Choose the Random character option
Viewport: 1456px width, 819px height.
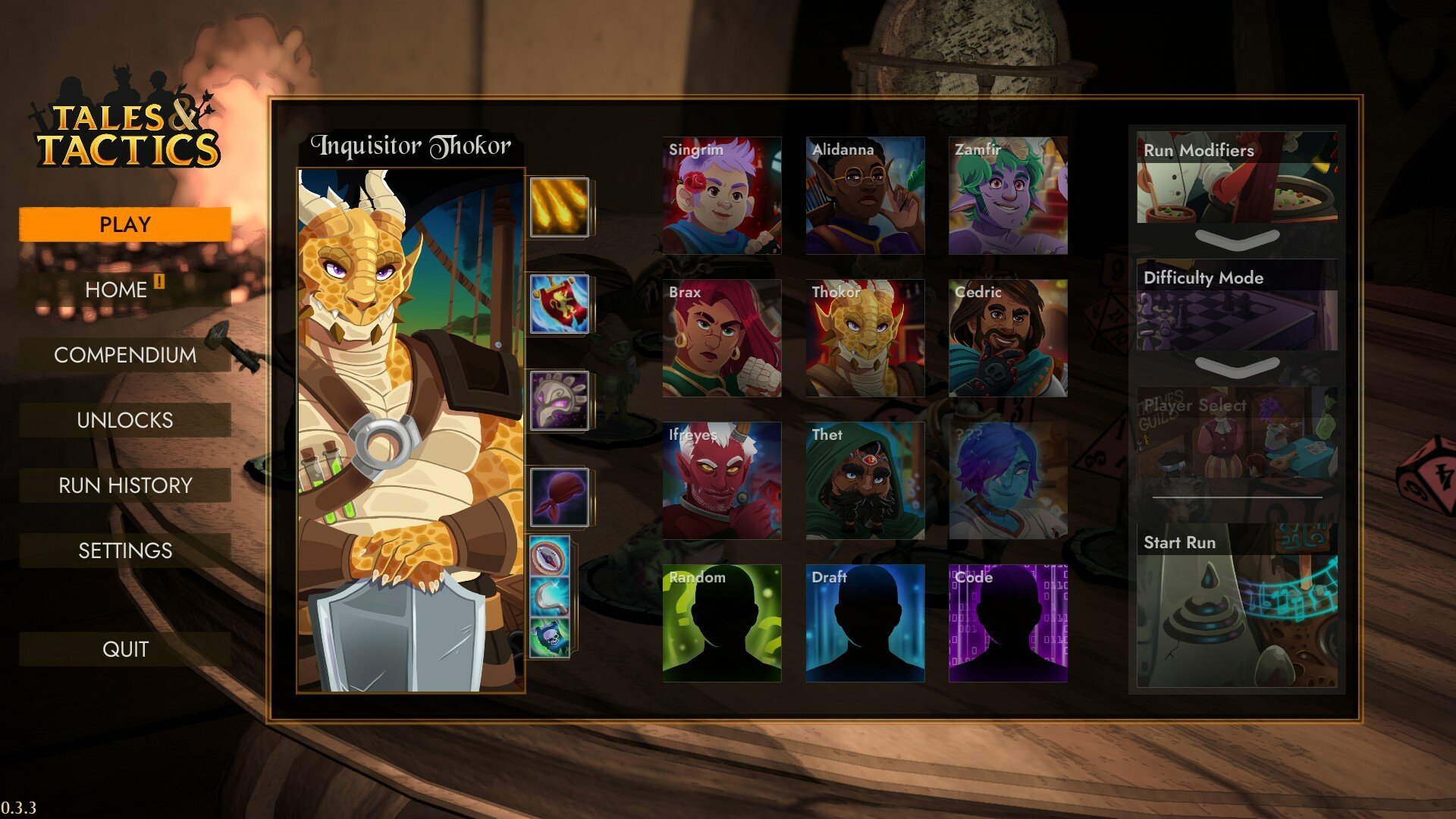click(x=721, y=623)
